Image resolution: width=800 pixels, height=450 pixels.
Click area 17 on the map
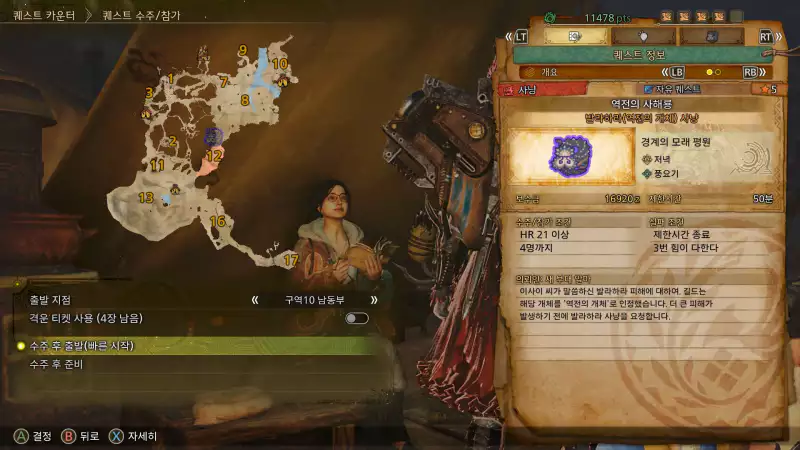[291, 260]
